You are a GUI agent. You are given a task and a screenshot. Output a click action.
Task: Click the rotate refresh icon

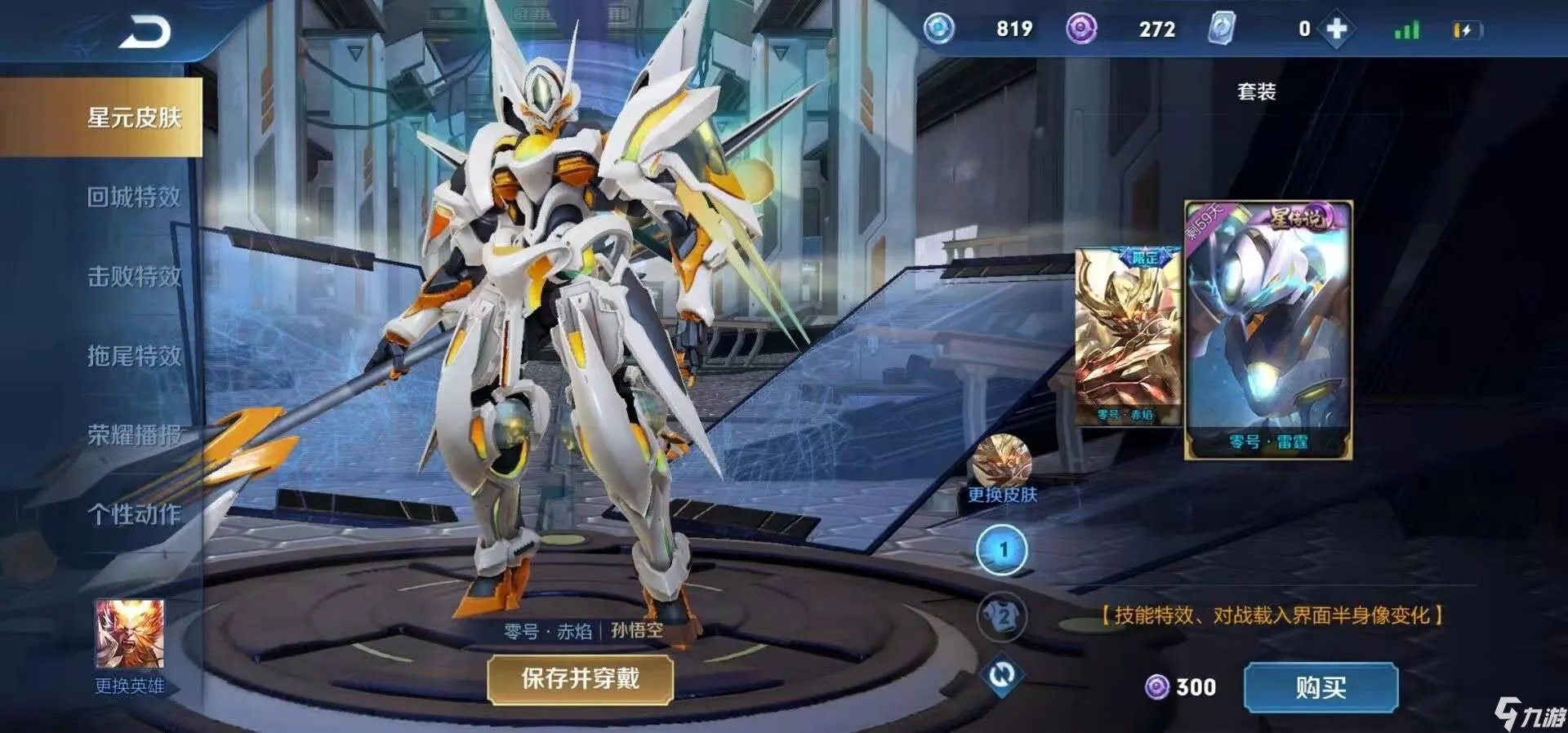tap(1002, 675)
